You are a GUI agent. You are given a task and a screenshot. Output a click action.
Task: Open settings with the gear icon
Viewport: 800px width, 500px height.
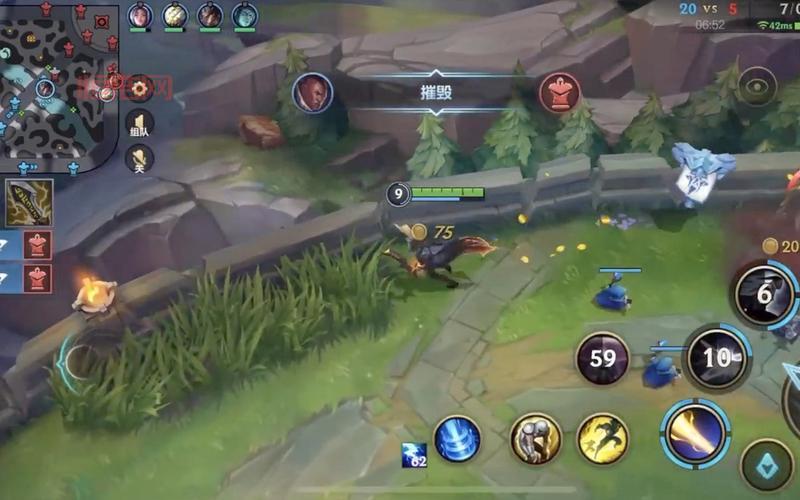coord(139,88)
